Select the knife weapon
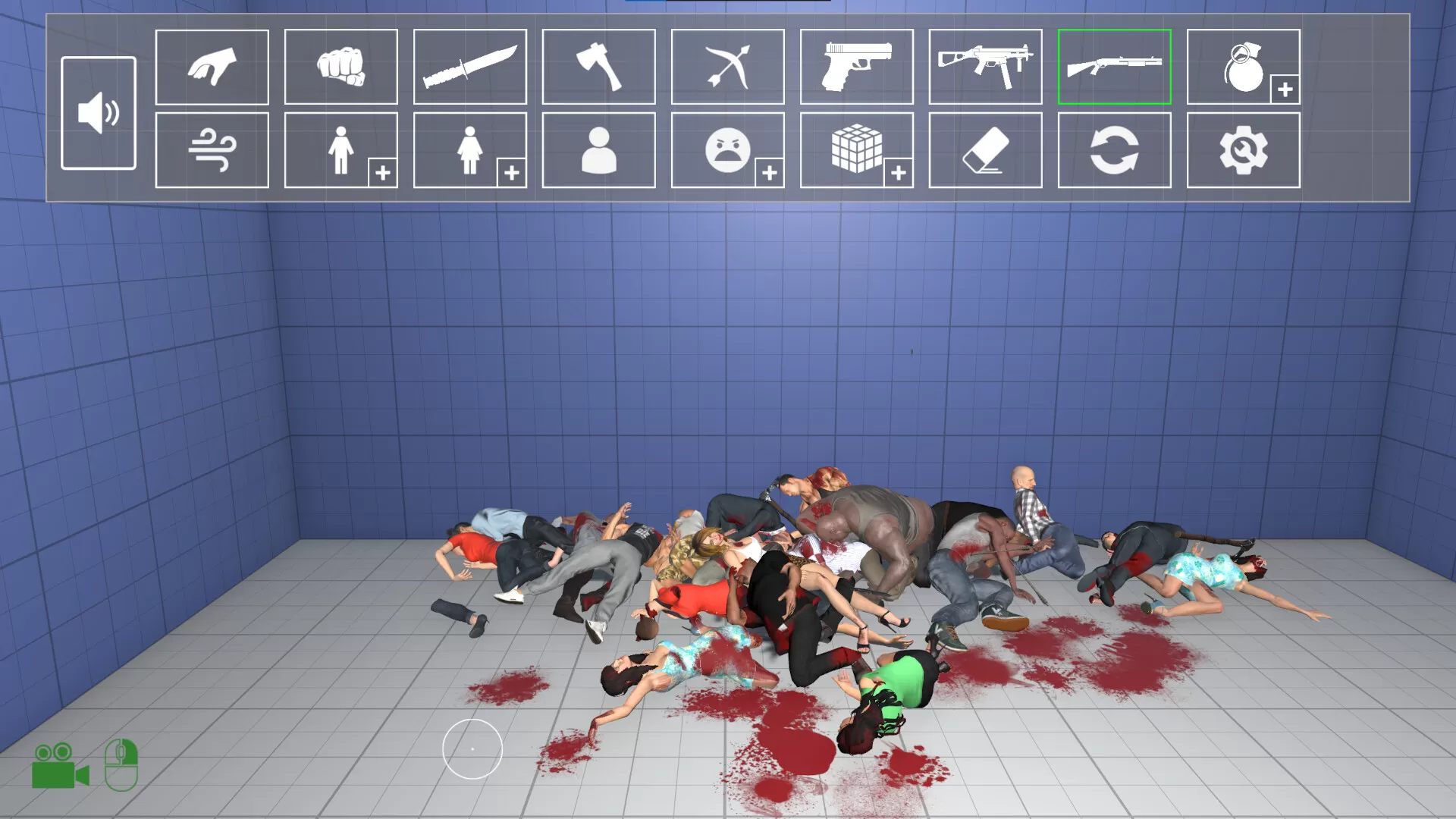Screen dimensions: 1456x819 tap(470, 66)
